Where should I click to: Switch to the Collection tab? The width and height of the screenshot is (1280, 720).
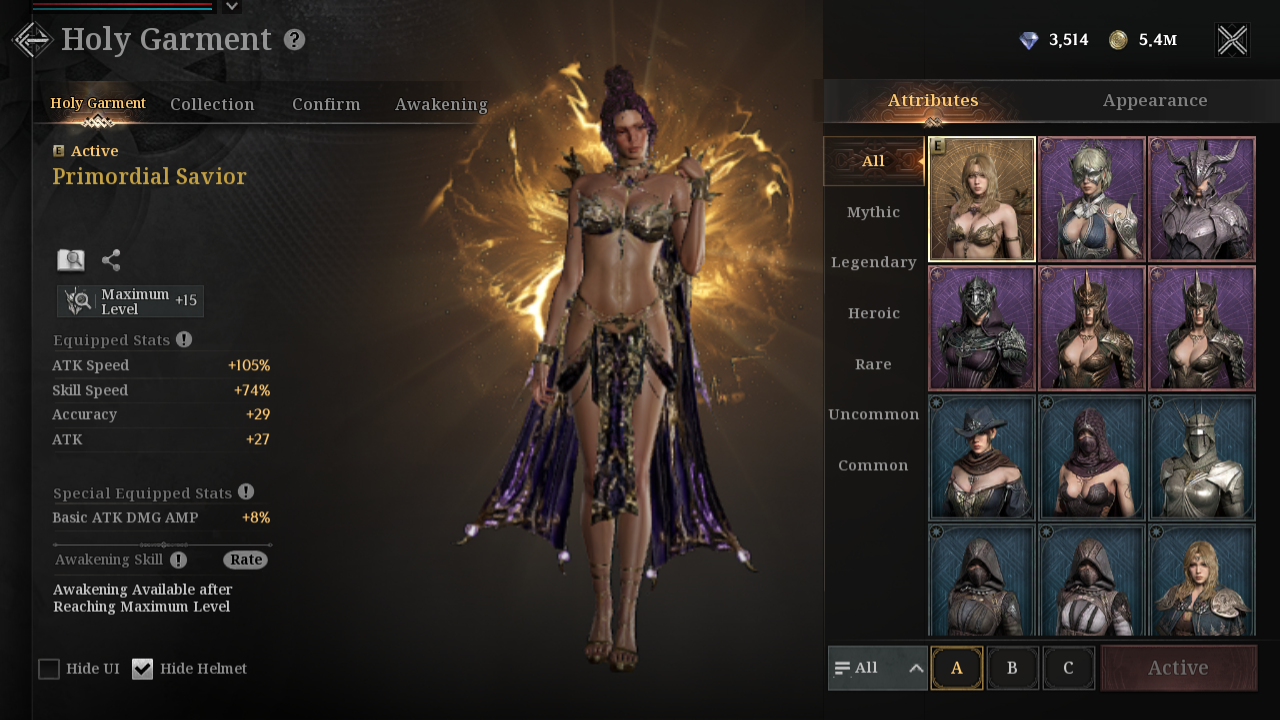(x=212, y=104)
